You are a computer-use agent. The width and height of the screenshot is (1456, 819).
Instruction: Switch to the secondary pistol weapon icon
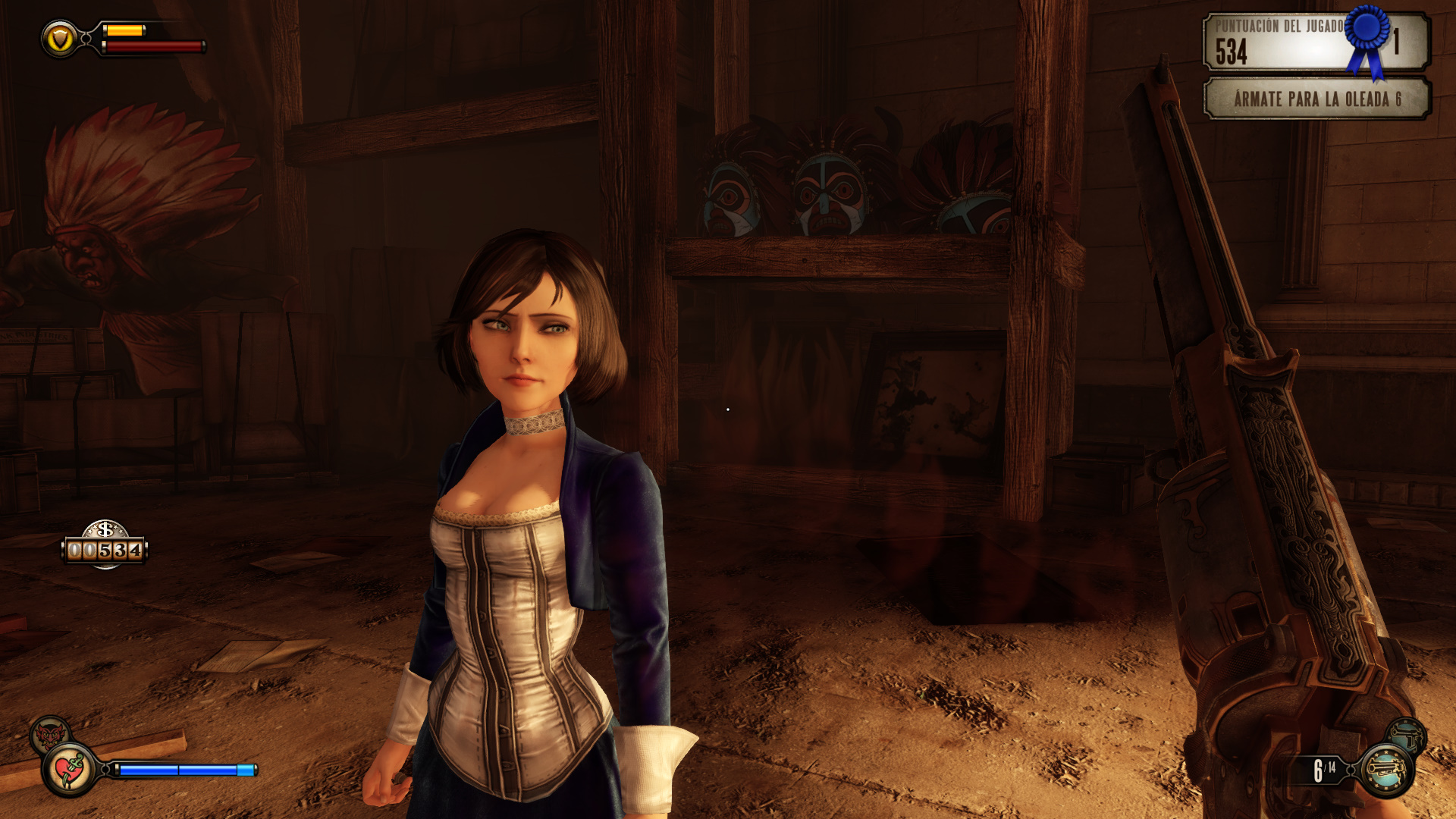(x=1407, y=734)
